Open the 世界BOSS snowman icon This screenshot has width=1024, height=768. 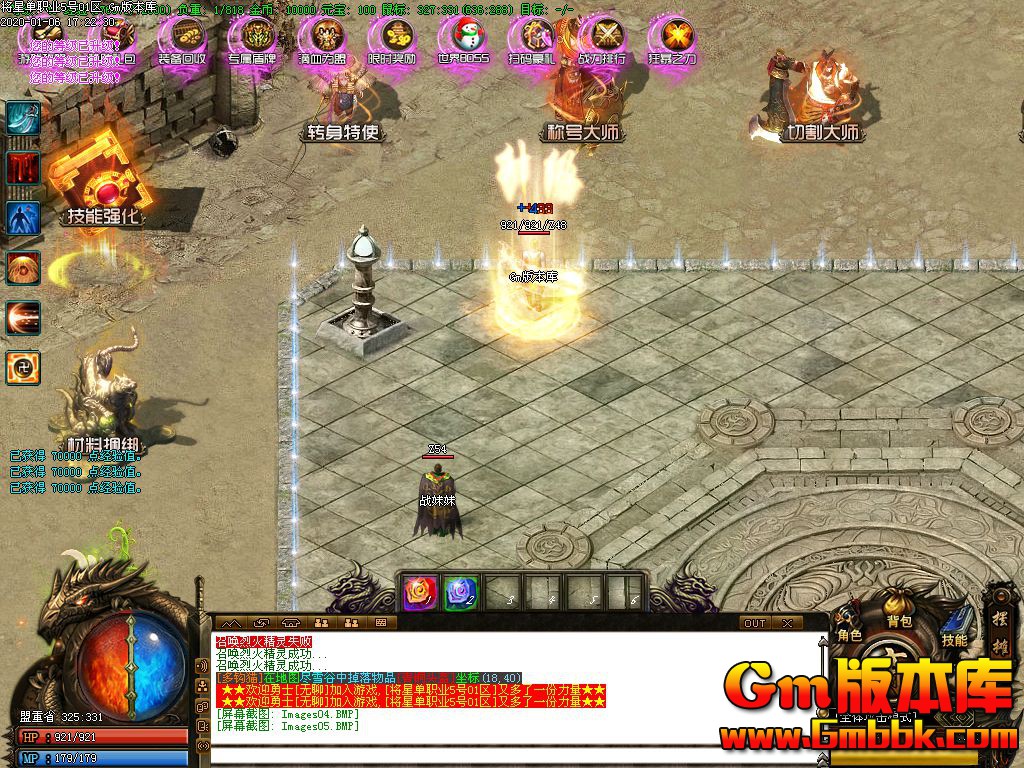click(463, 40)
